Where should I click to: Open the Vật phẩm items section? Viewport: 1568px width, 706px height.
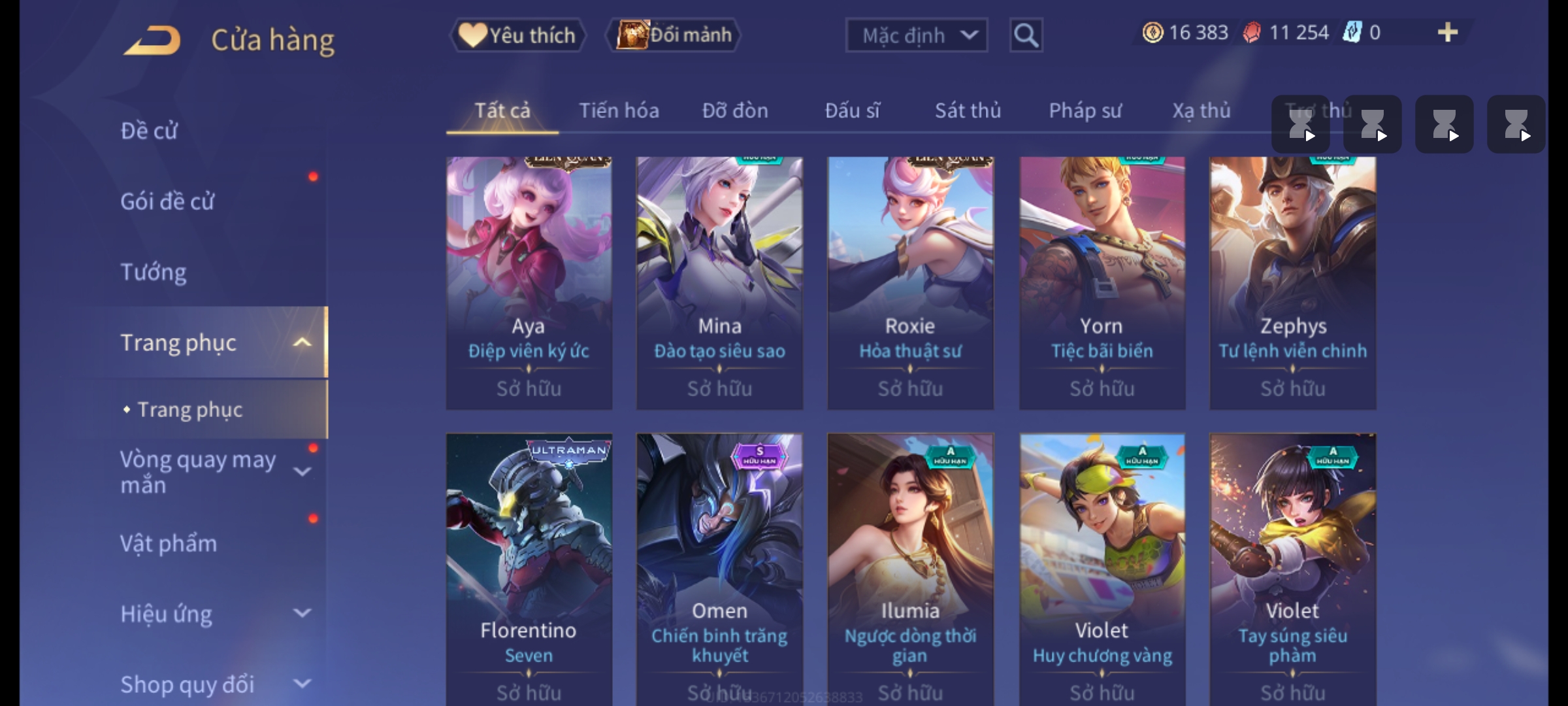[x=169, y=544]
